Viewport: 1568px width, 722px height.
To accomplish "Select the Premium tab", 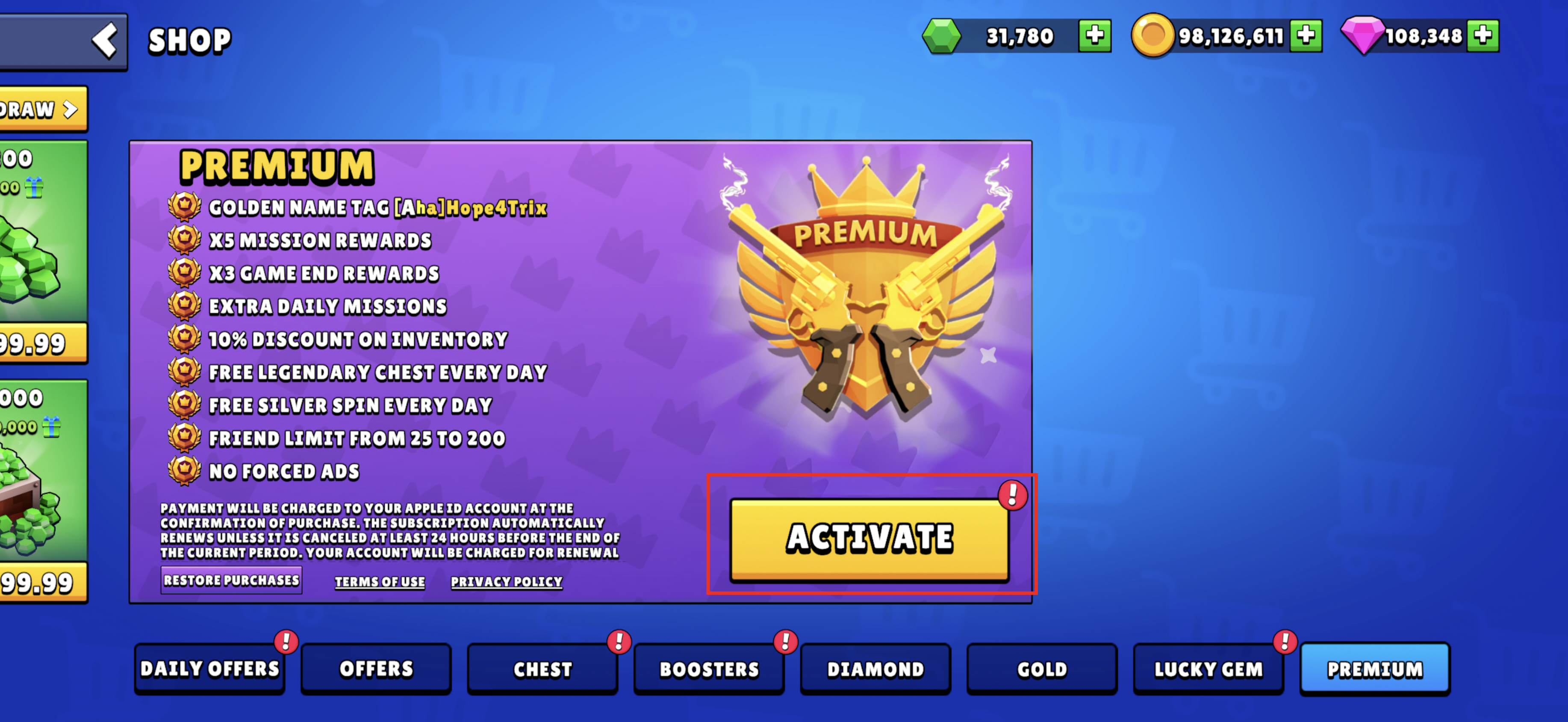I will [1375, 669].
